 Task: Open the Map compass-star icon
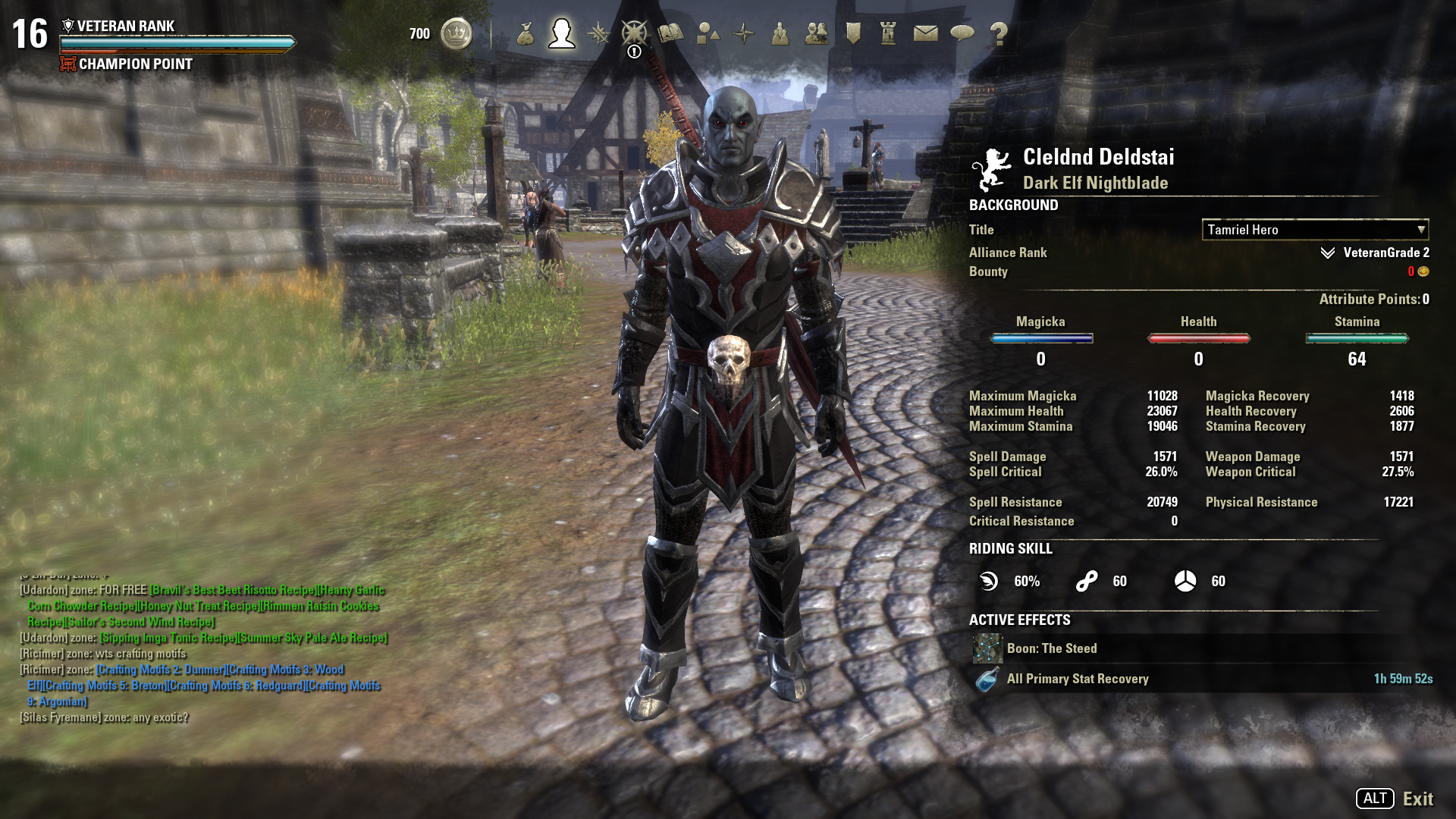(x=744, y=33)
